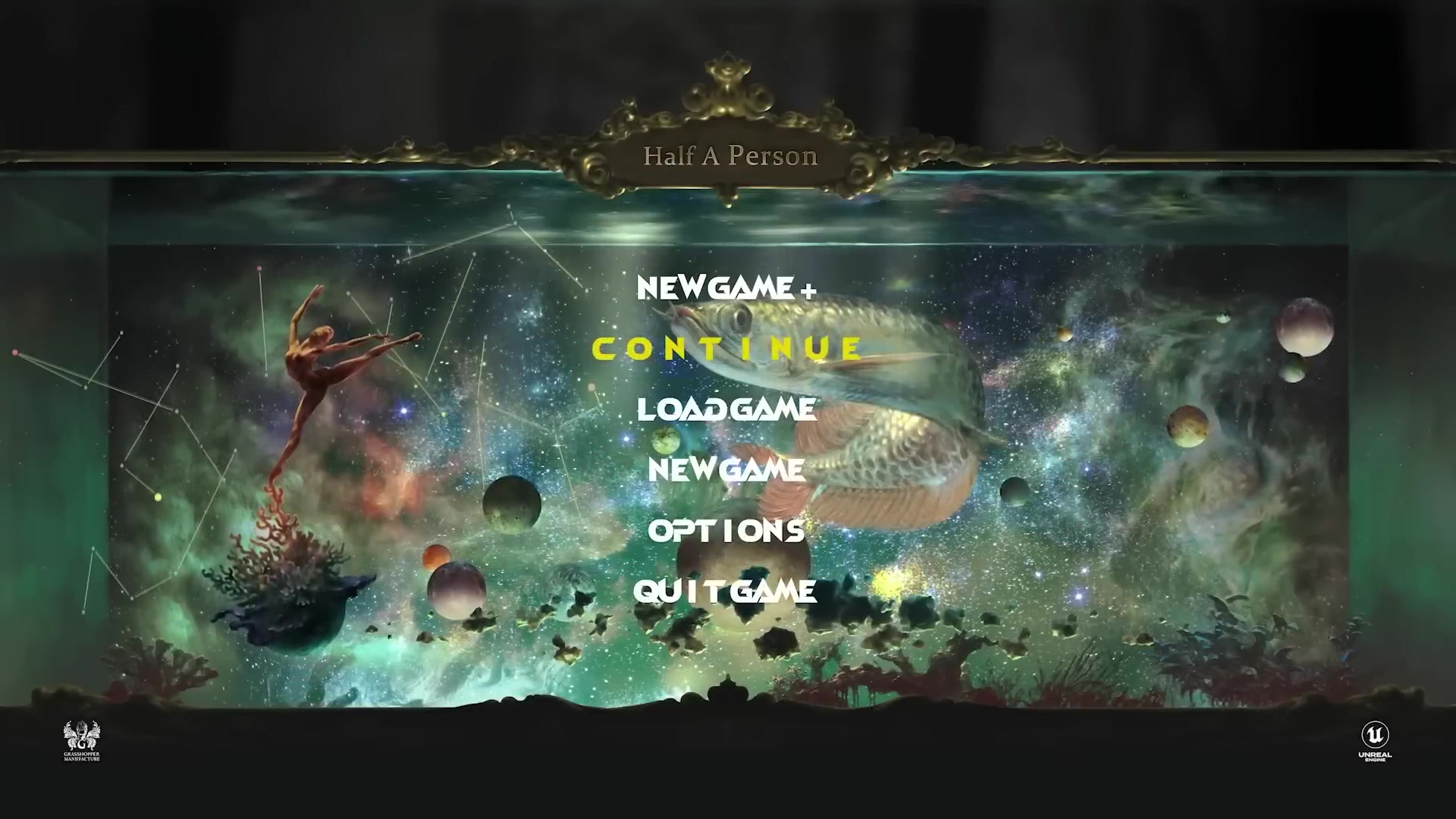Select the NEW GAME + menu entry
Screen dimensions: 1456x819
coord(726,288)
